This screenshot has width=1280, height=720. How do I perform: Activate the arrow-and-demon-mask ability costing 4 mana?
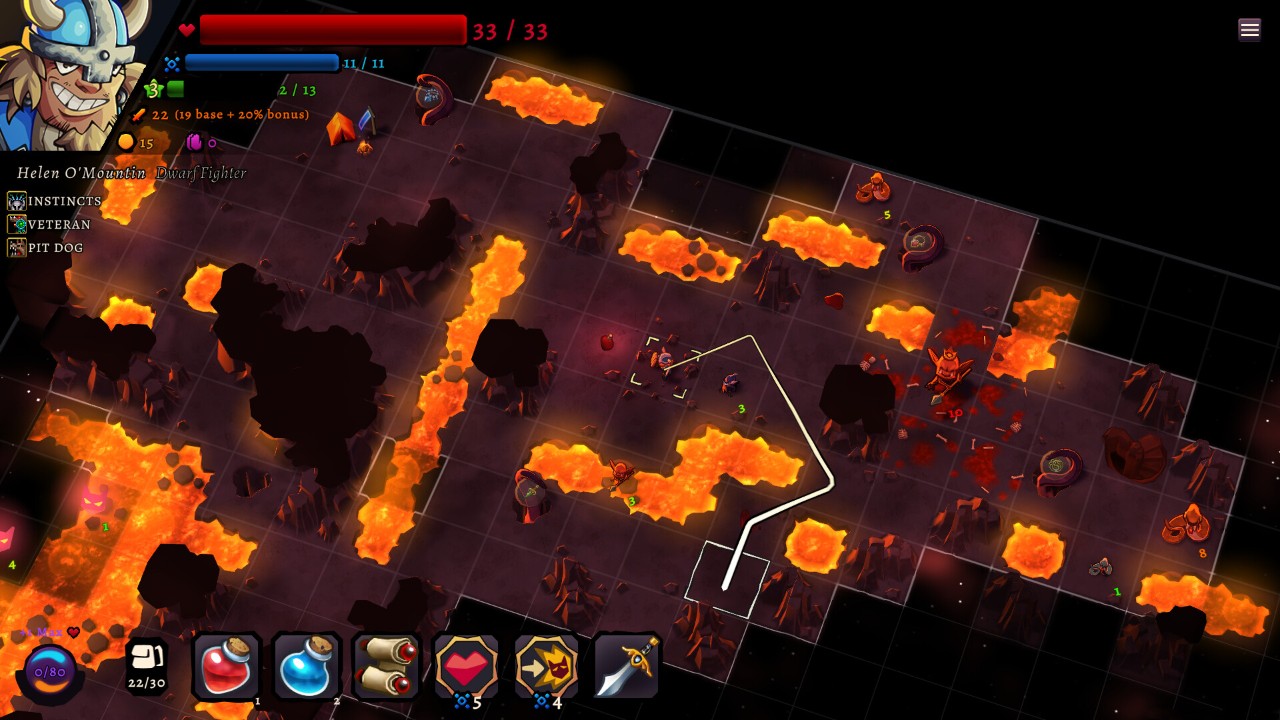coord(546,666)
